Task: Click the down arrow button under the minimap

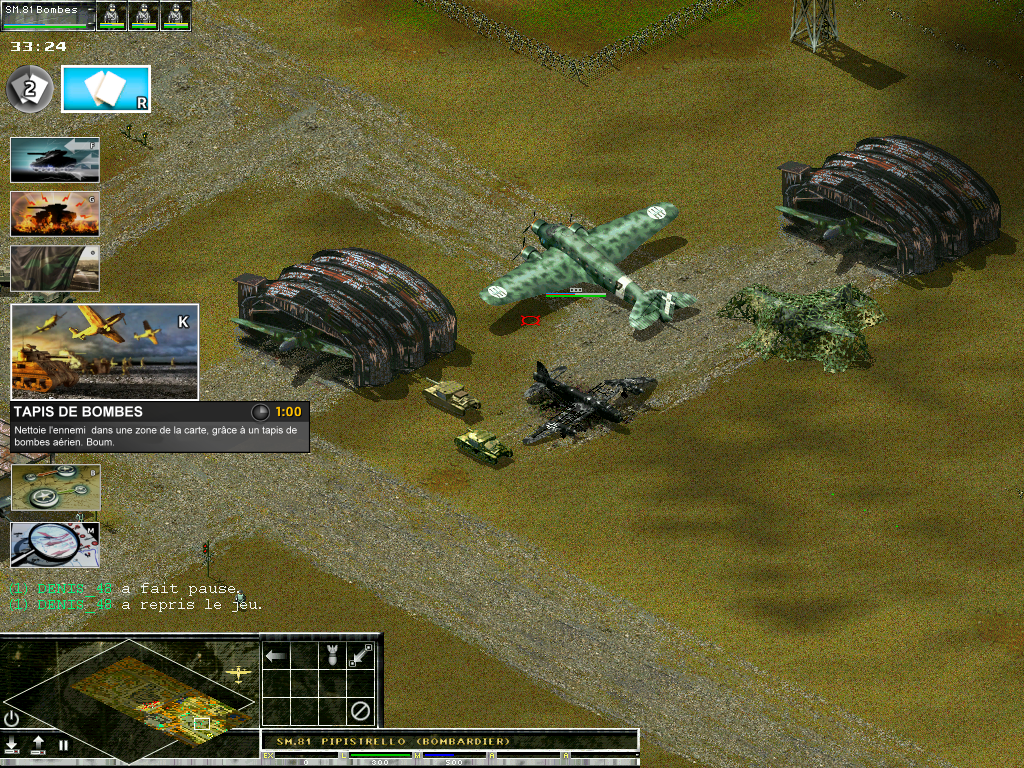Action: (13, 745)
